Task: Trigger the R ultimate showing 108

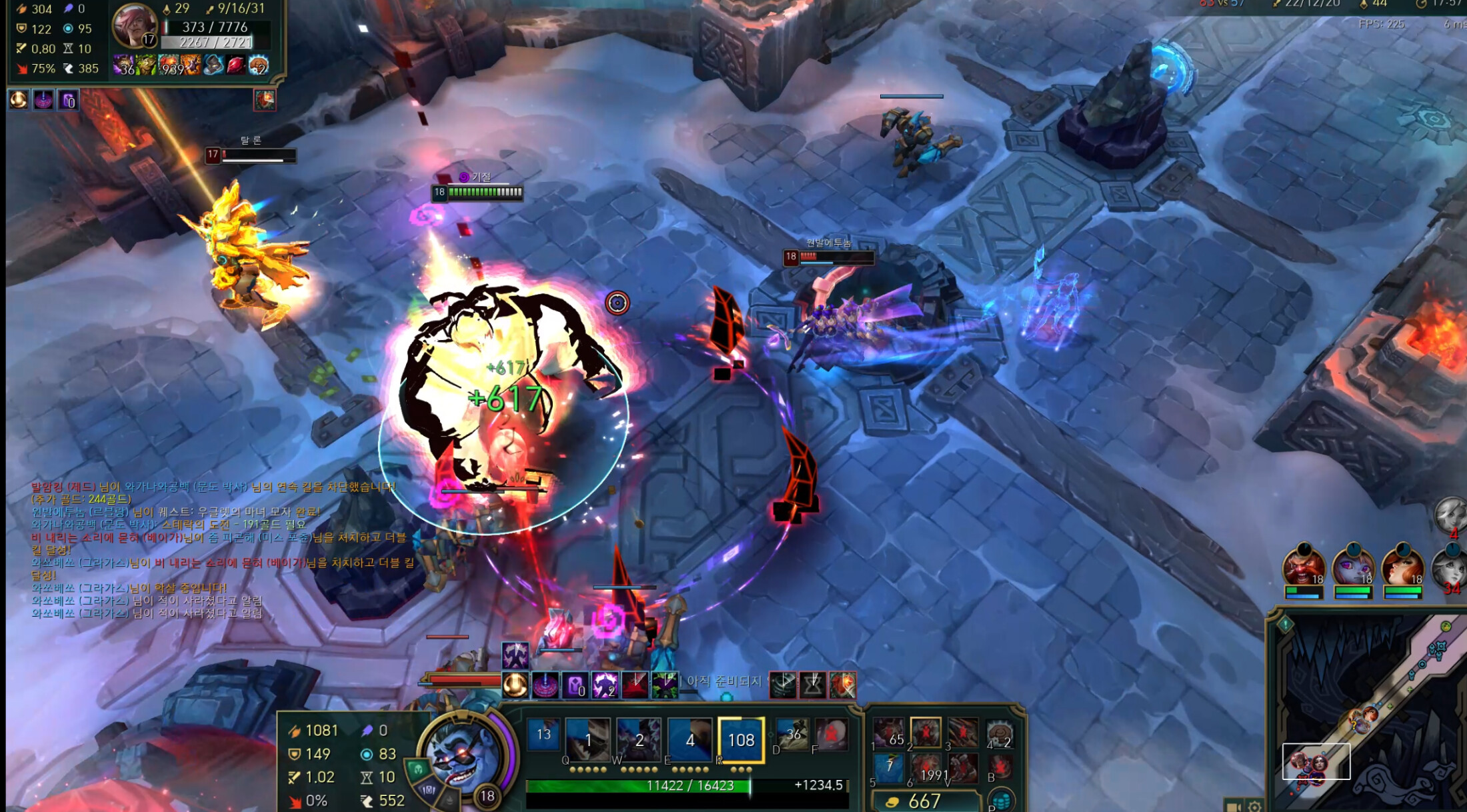Action: click(x=740, y=739)
